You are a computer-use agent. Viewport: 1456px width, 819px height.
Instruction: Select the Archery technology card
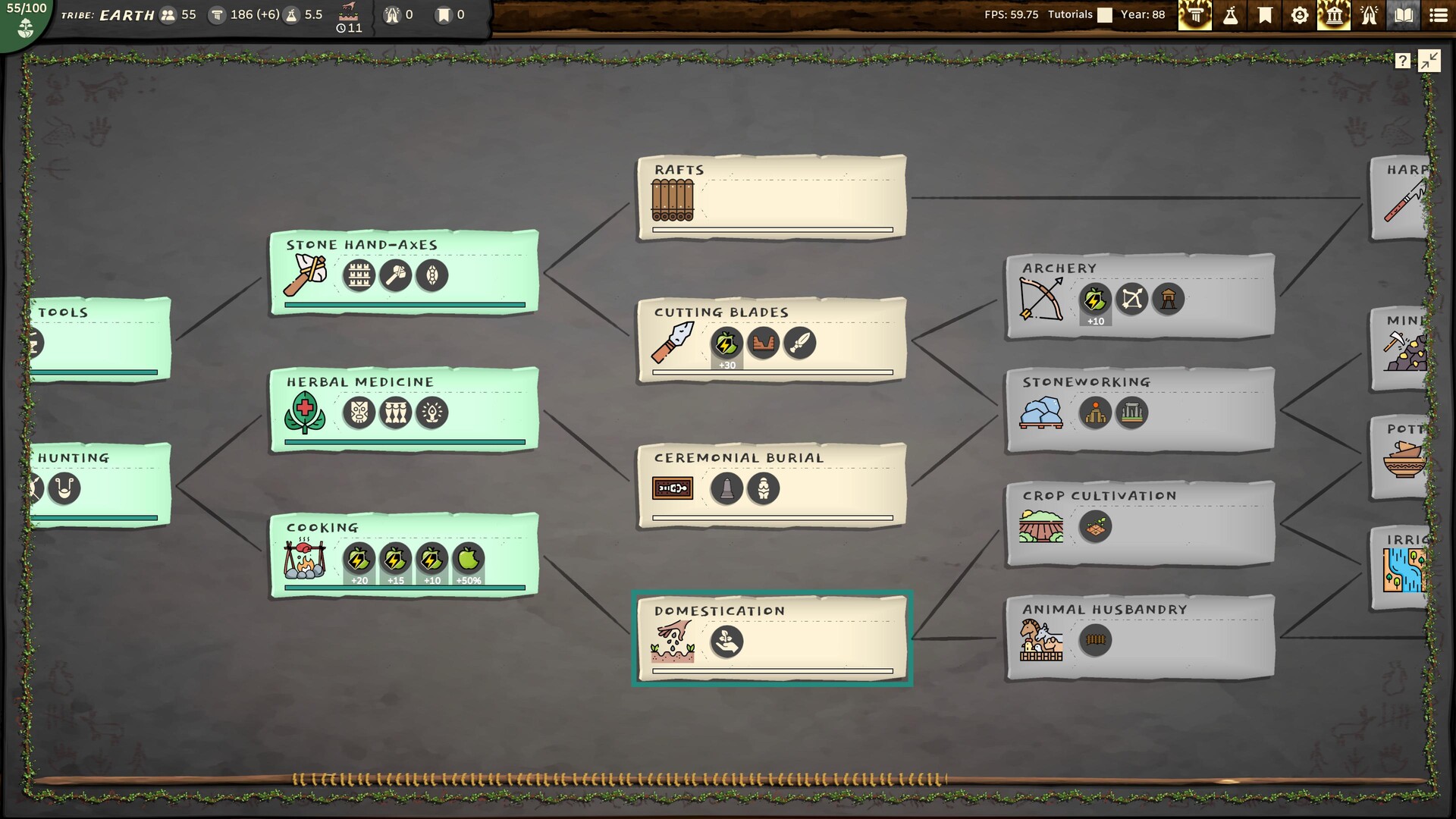point(1140,296)
